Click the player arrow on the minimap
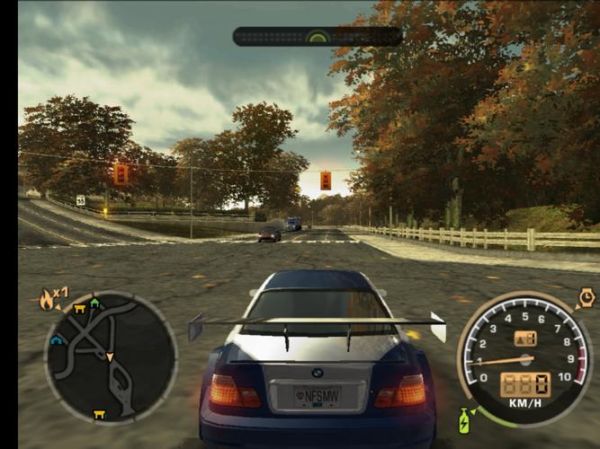 [111, 356]
